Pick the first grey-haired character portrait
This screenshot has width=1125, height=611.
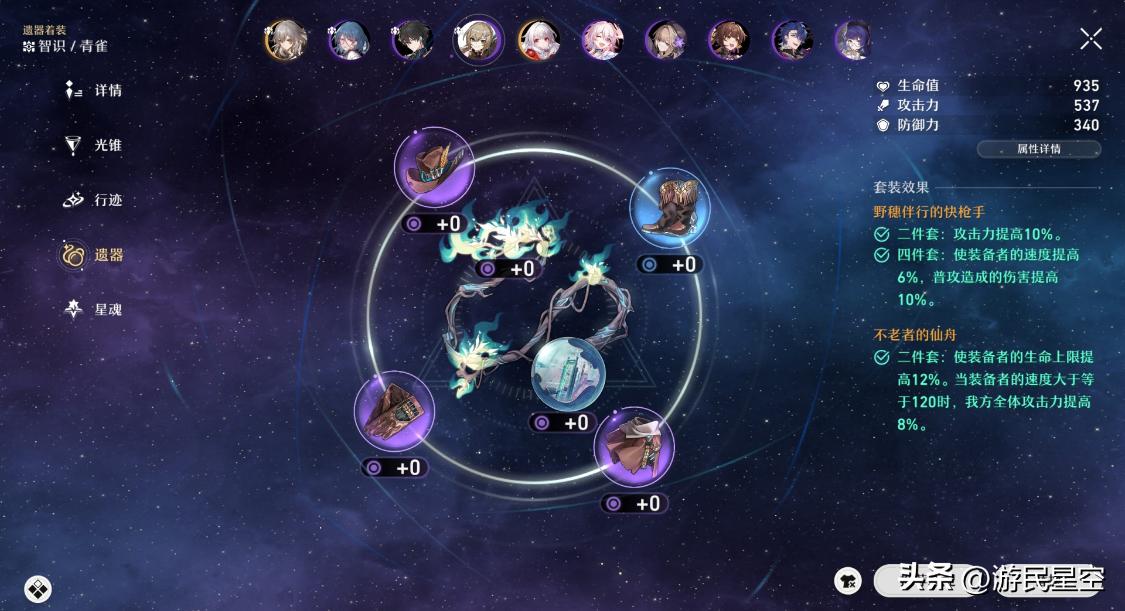click(284, 40)
